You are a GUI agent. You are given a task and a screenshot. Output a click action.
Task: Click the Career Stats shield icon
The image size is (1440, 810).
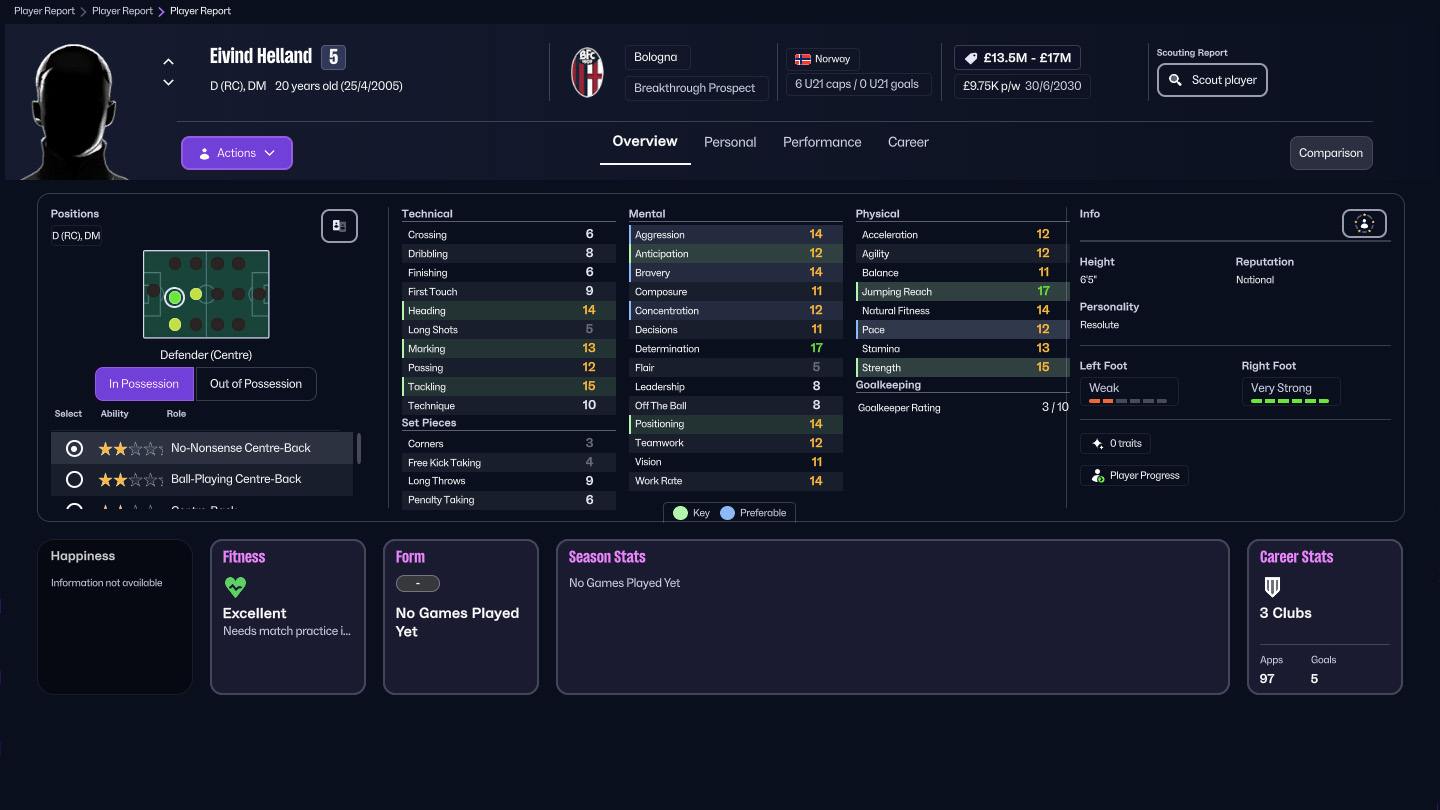(x=1273, y=587)
